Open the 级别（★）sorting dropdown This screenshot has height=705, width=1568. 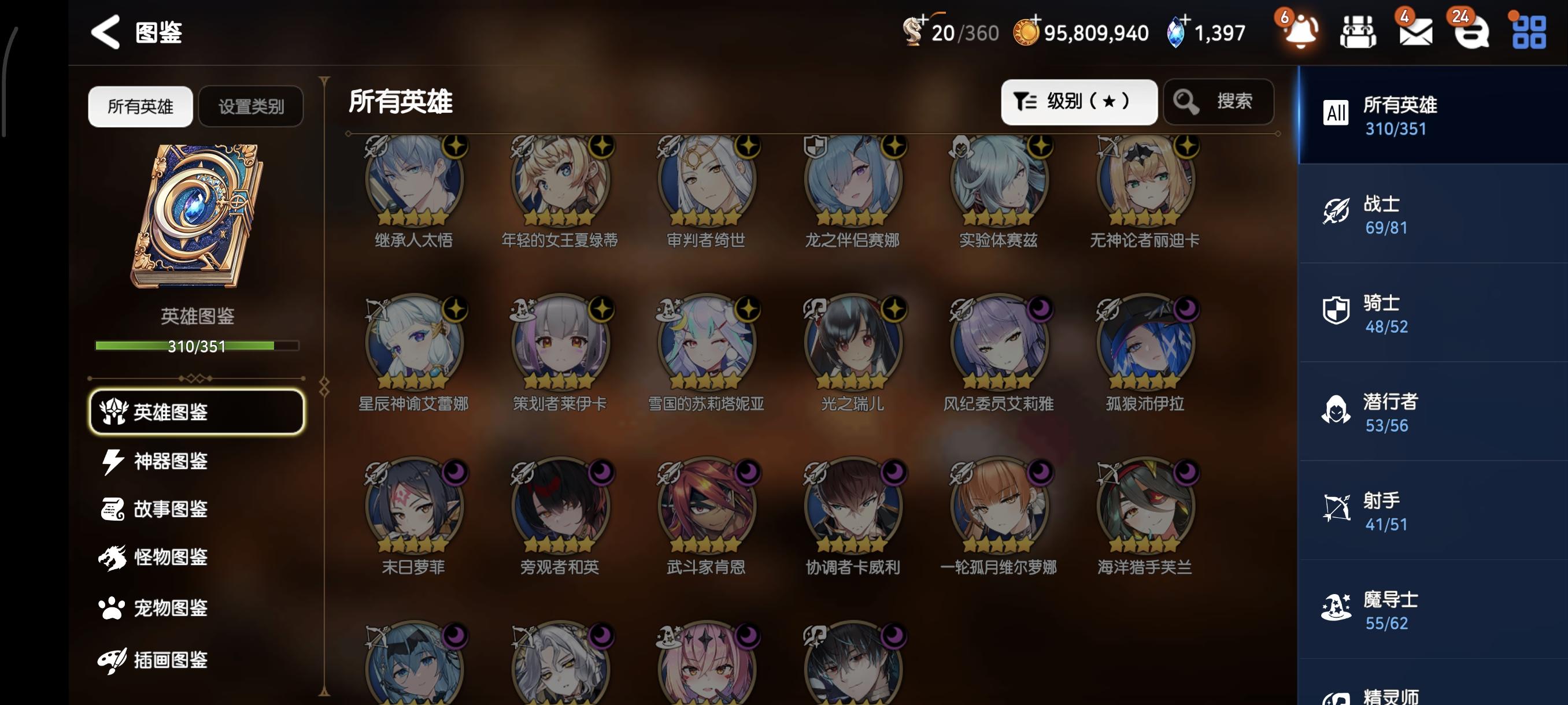[1079, 102]
